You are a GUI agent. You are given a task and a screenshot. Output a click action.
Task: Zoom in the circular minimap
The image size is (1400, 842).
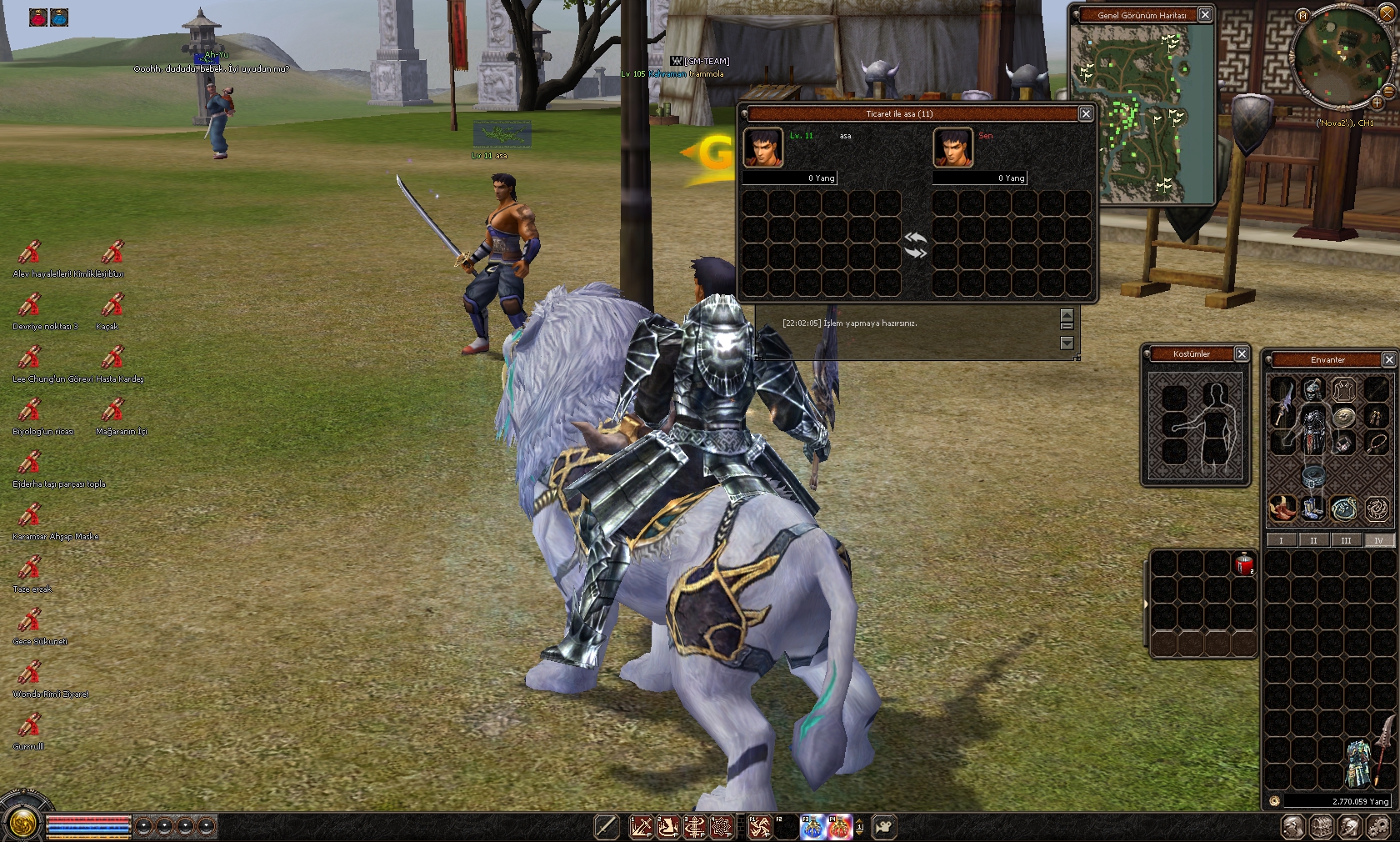coord(1377,103)
